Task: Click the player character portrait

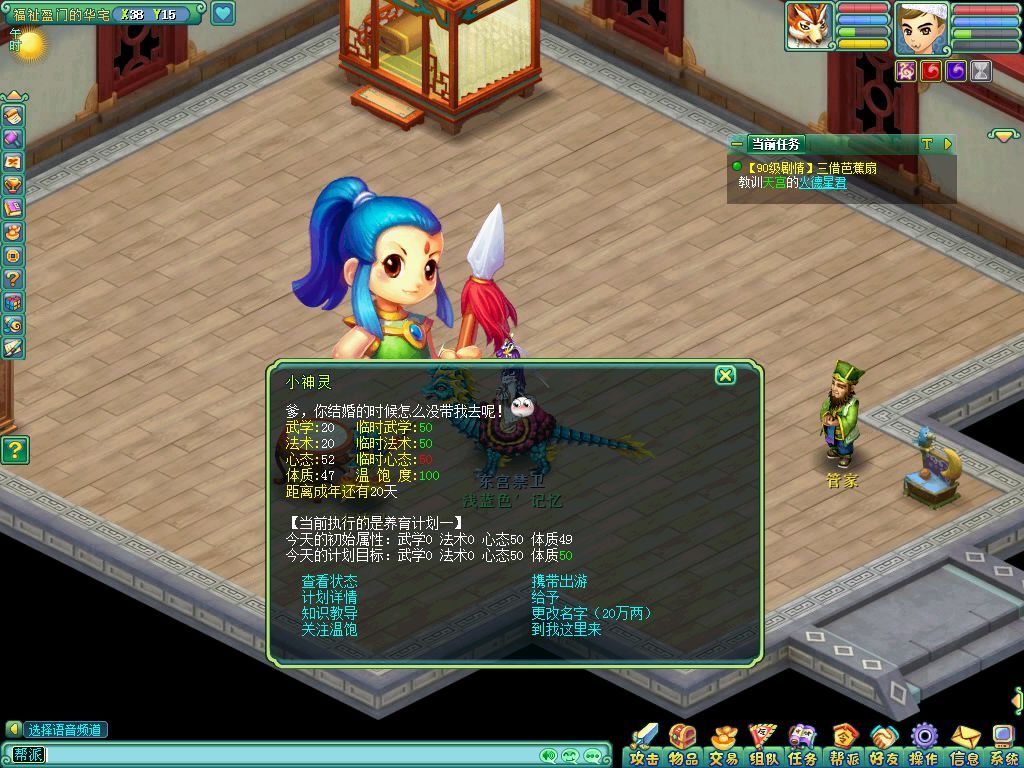Action: click(921, 27)
